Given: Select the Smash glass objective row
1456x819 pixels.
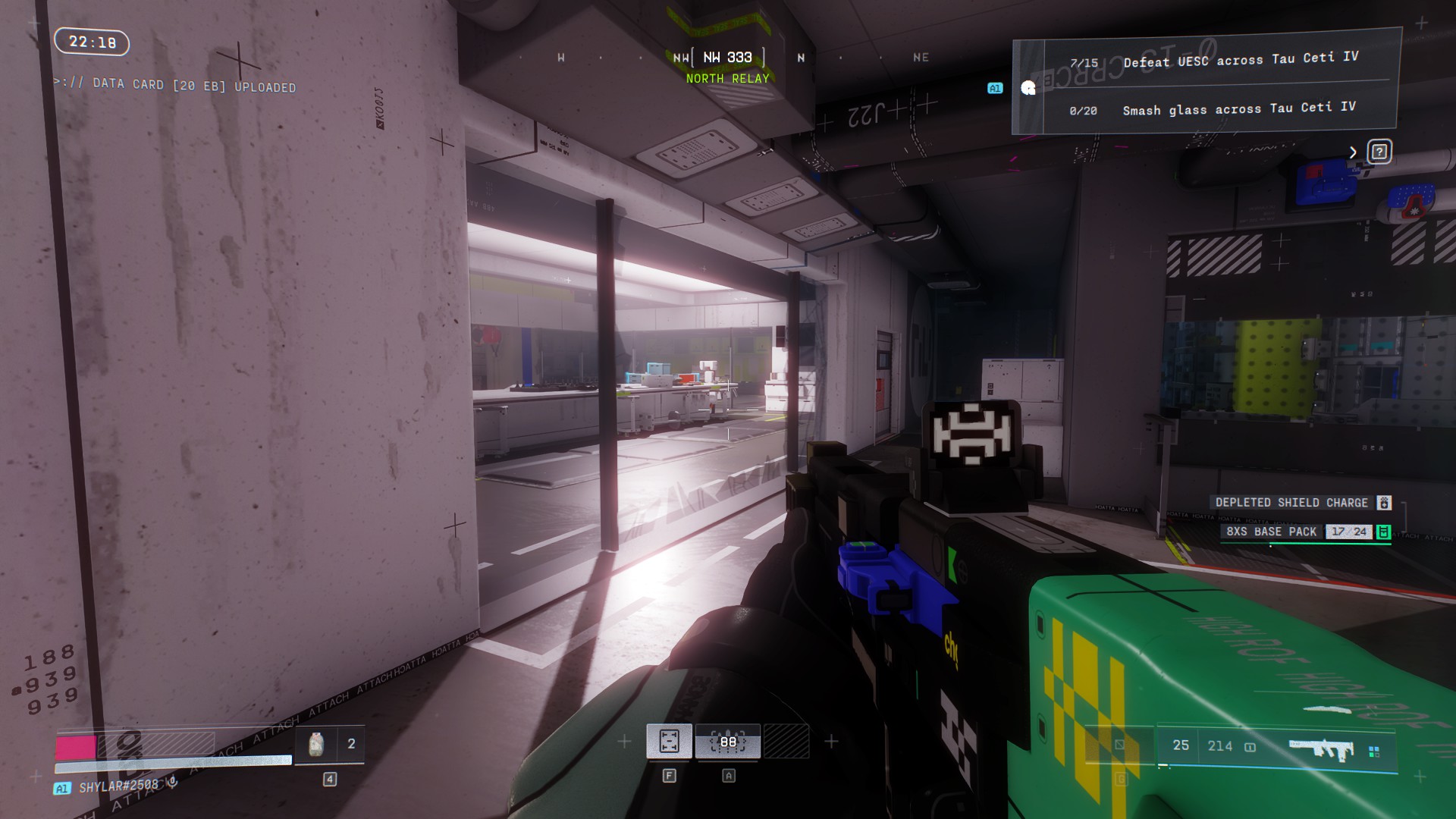Looking at the screenshot, I should coord(1213,109).
